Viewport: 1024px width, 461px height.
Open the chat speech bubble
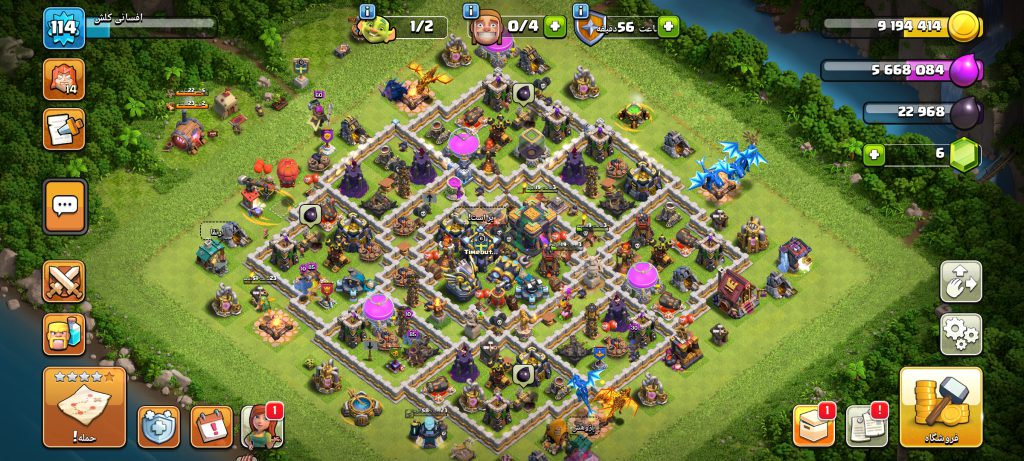pos(64,206)
